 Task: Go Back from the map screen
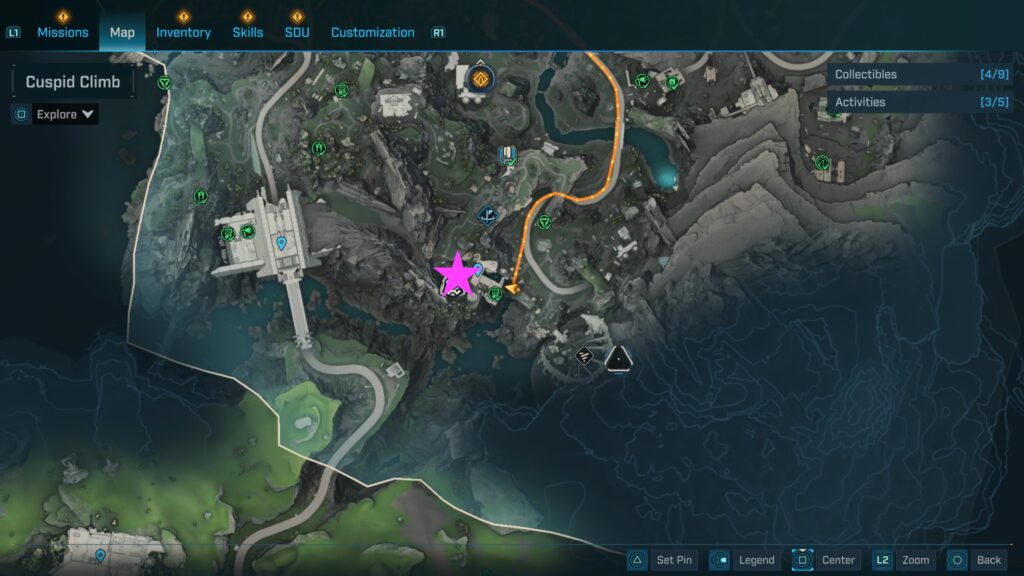[x=976, y=560]
